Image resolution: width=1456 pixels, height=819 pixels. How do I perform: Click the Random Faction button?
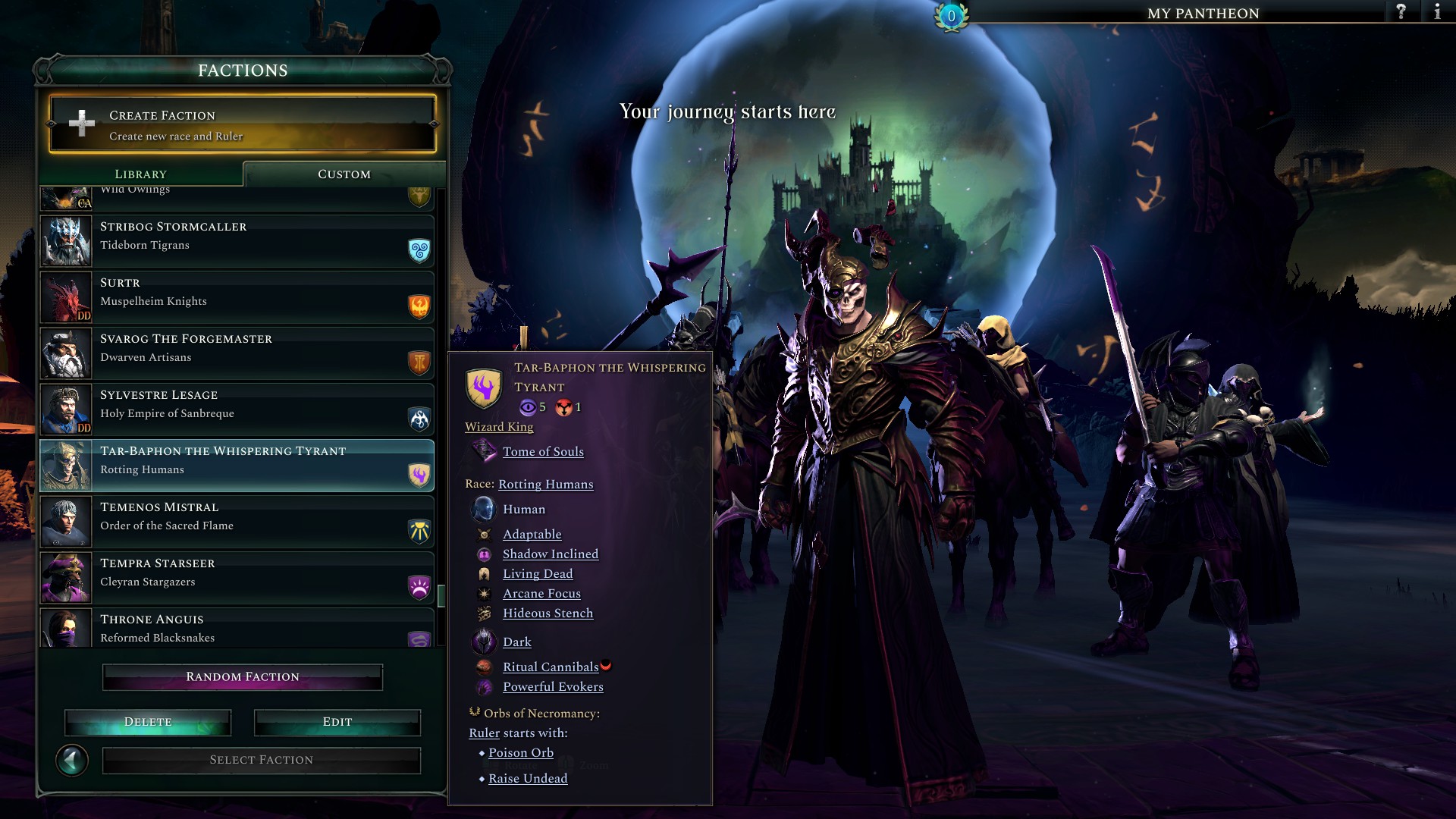[242, 676]
